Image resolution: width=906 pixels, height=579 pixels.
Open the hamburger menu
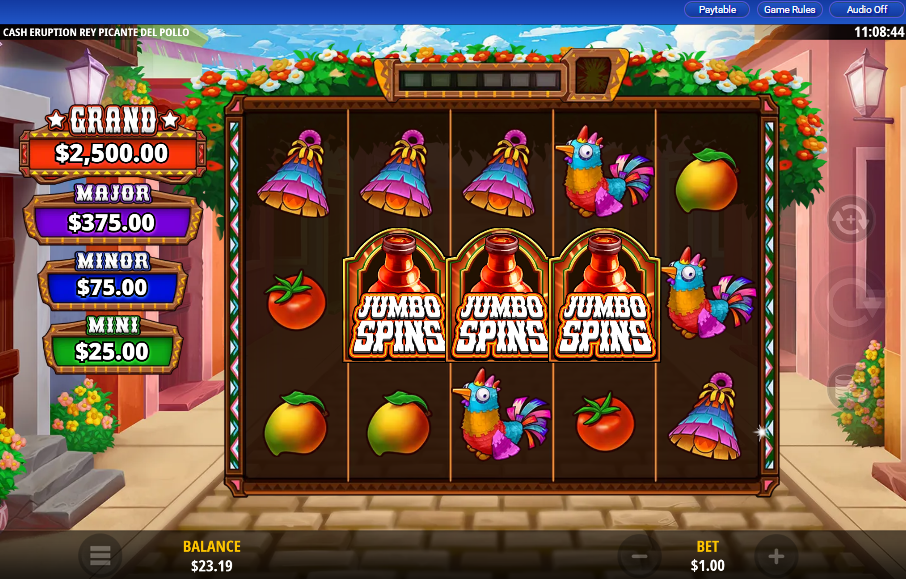click(100, 555)
